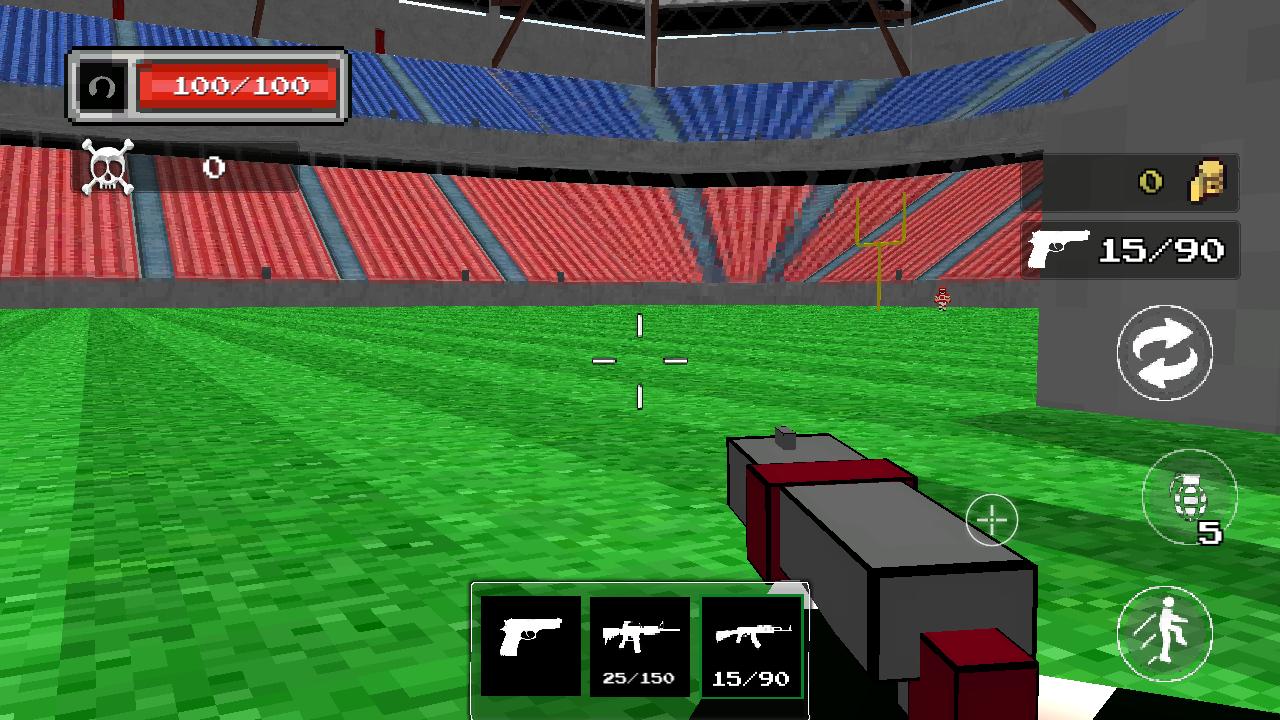
Task: Tap the running man sprint icon
Action: tap(1164, 635)
